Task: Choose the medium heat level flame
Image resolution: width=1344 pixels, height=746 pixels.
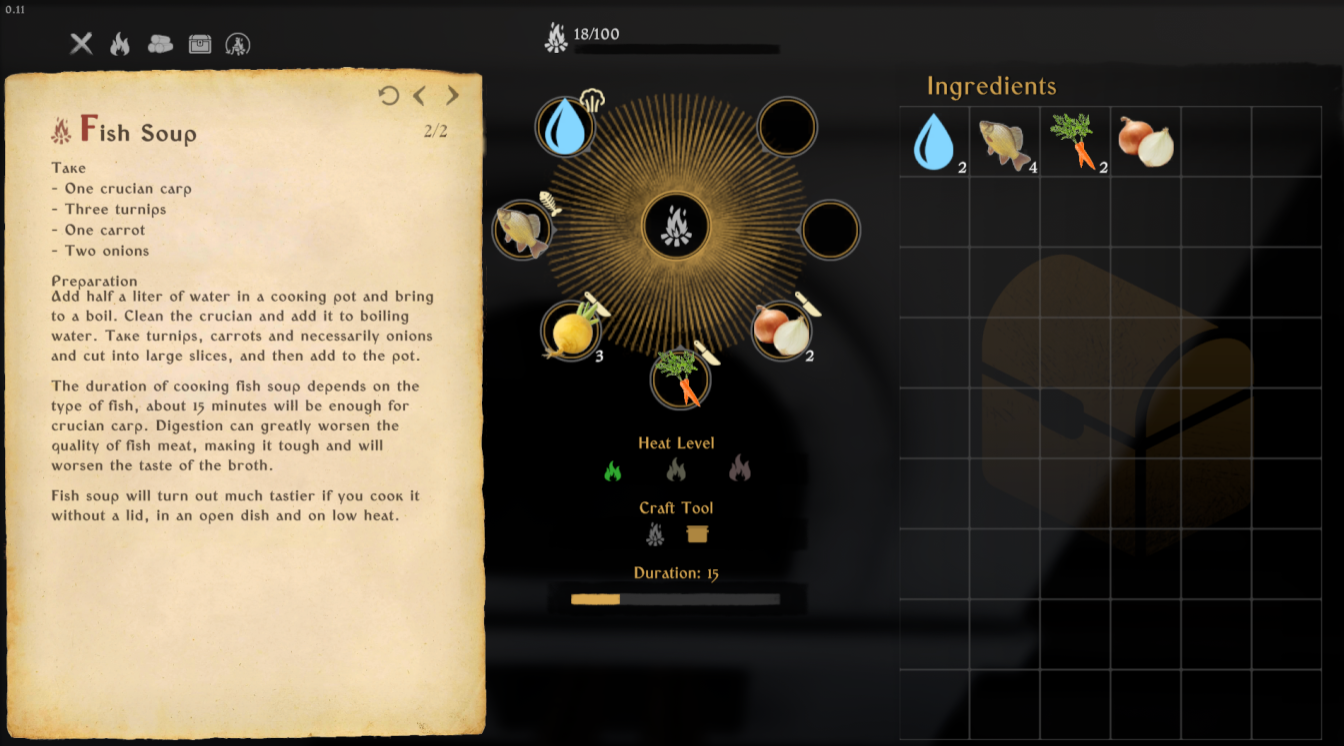Action: [676, 469]
